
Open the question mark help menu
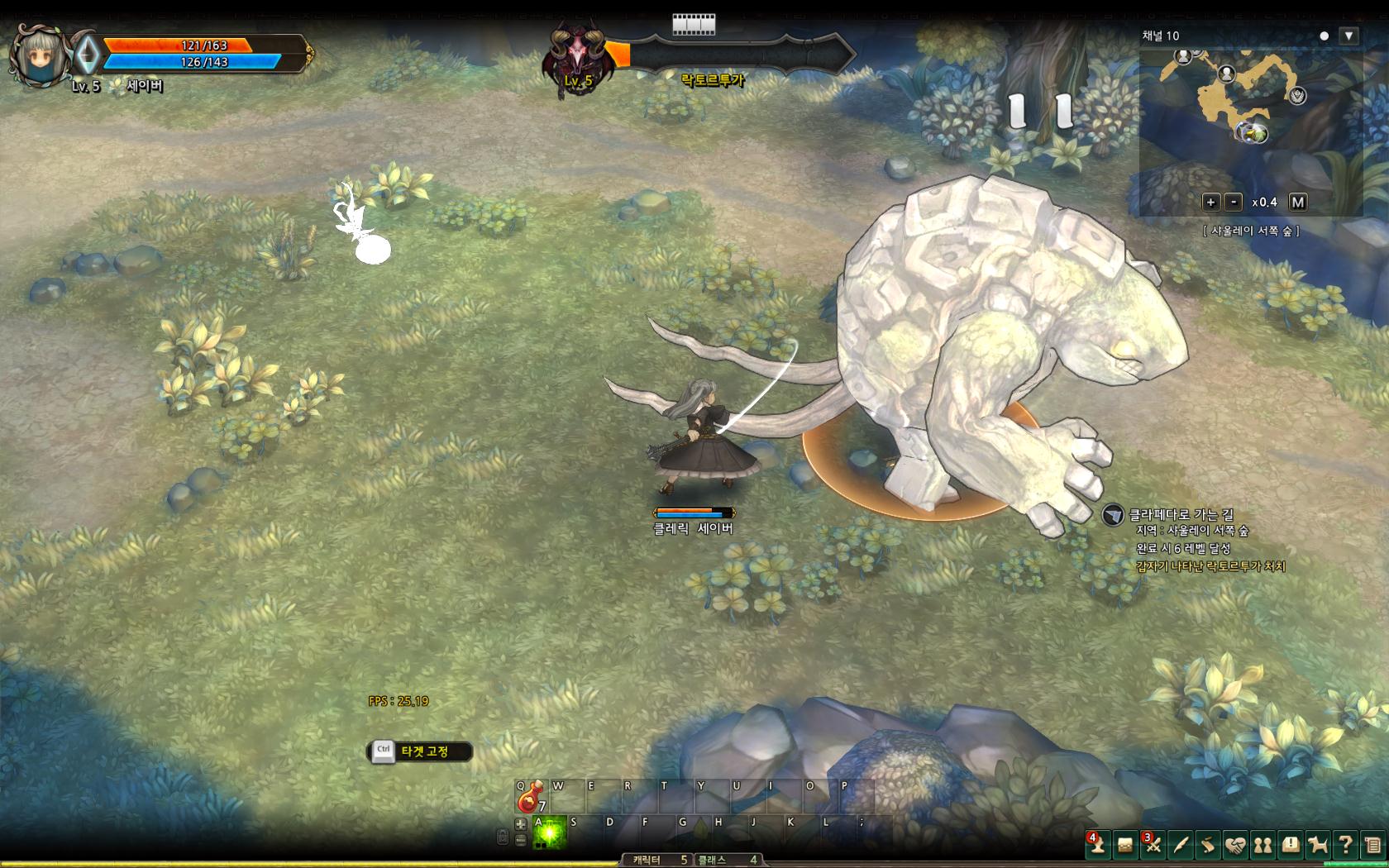1345,844
